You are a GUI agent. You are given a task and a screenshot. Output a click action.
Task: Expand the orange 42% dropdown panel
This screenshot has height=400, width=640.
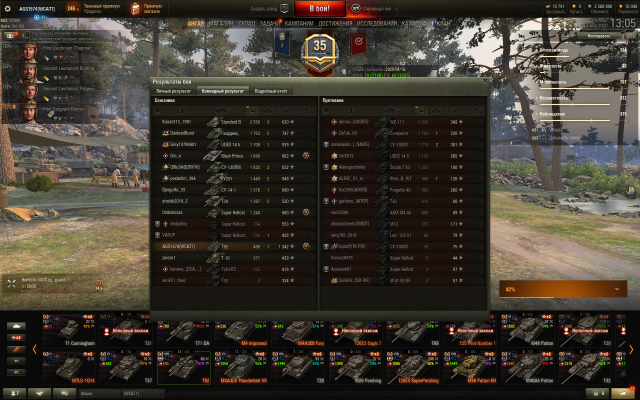point(563,288)
